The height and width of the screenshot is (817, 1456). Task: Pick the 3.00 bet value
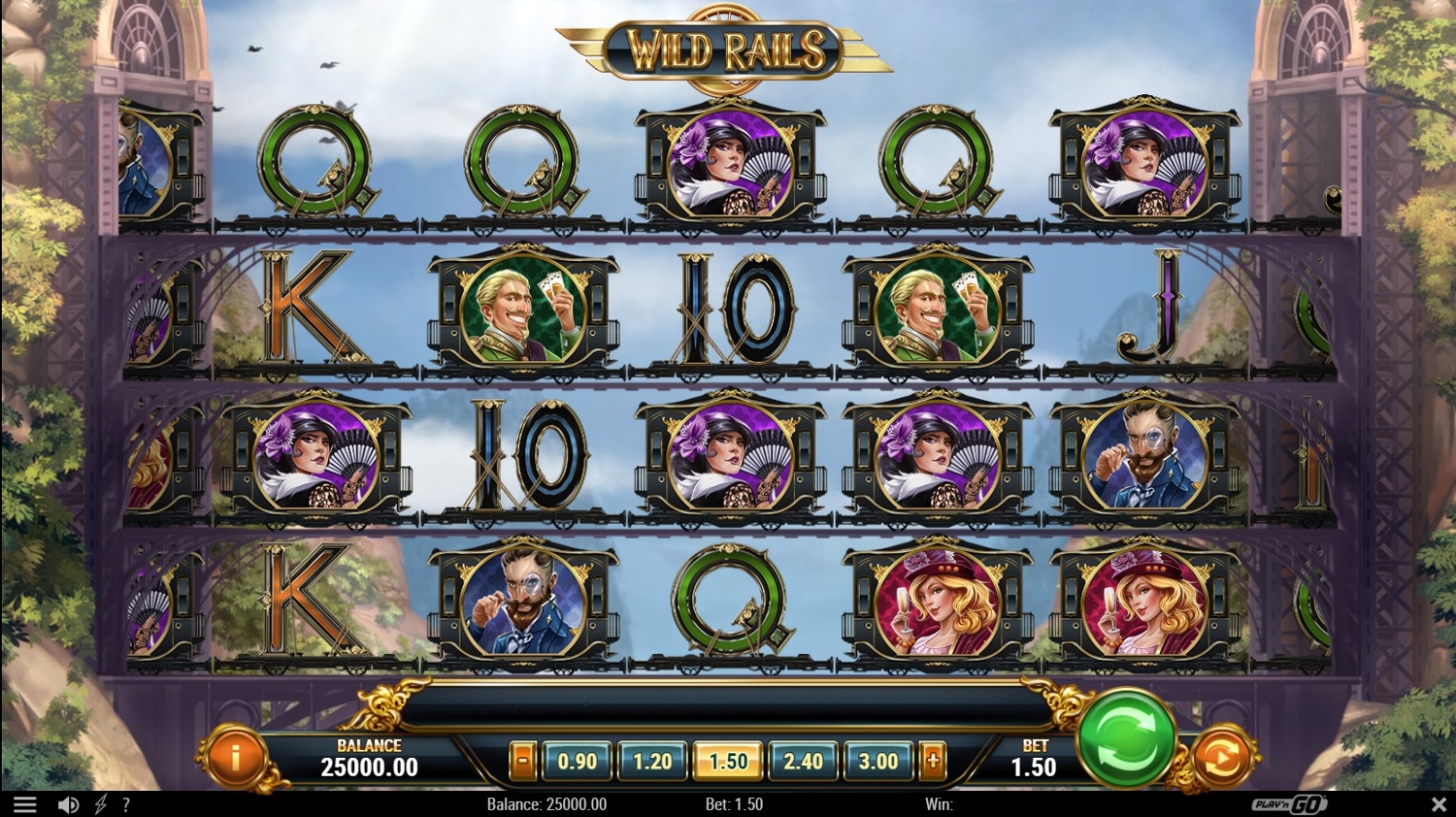point(878,762)
